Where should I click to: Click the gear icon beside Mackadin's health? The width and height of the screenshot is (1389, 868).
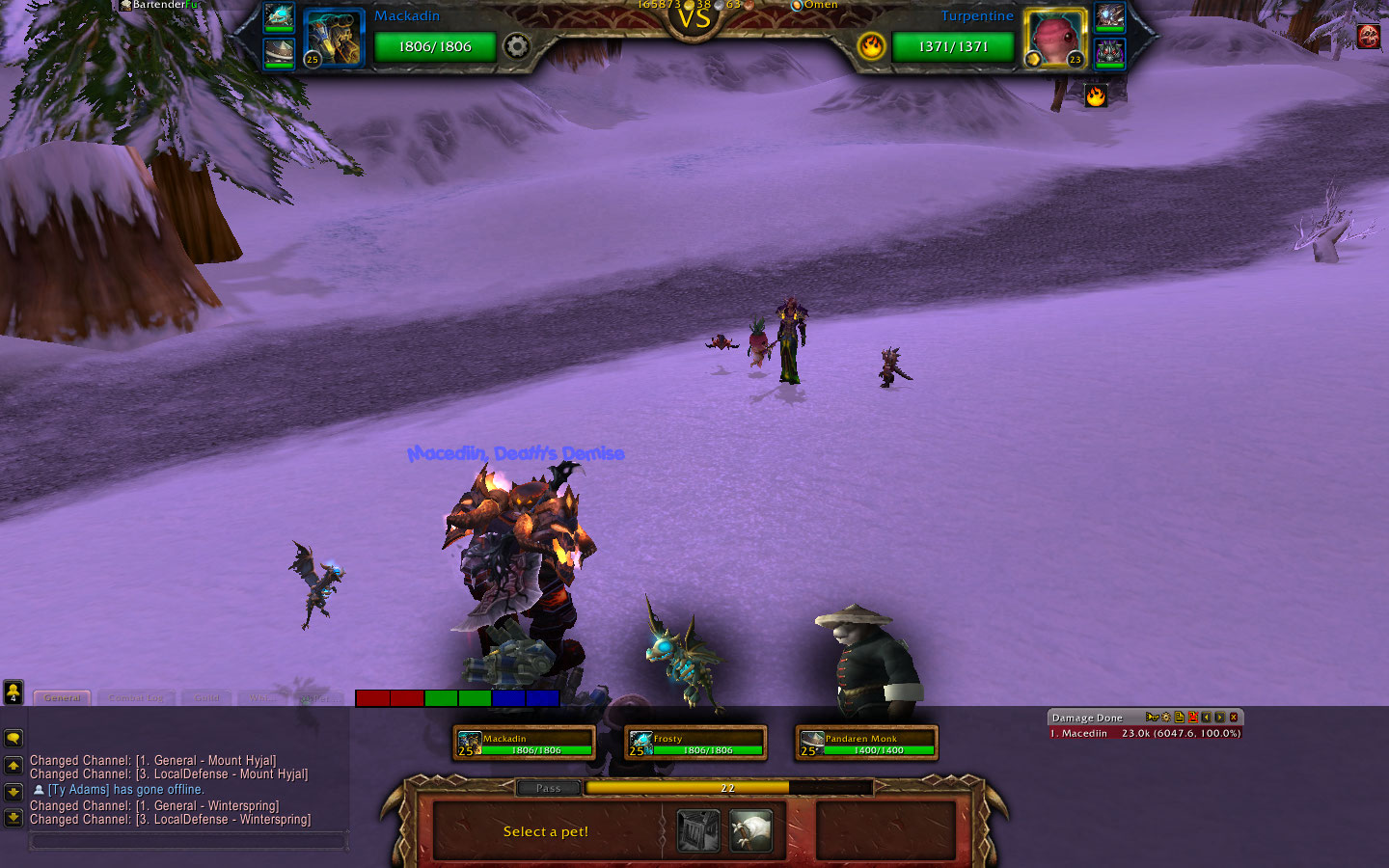[517, 46]
